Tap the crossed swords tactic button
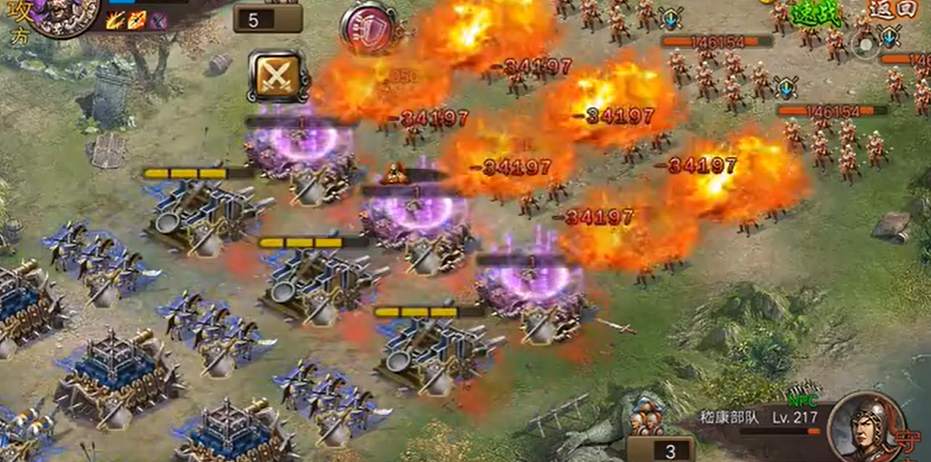931x462 pixels. tap(277, 76)
